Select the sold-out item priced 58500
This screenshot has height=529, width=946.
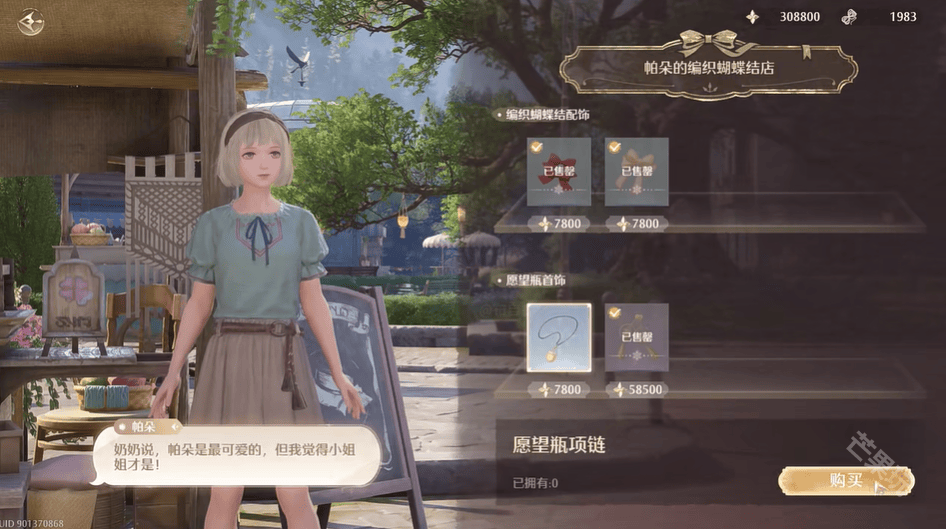point(636,337)
